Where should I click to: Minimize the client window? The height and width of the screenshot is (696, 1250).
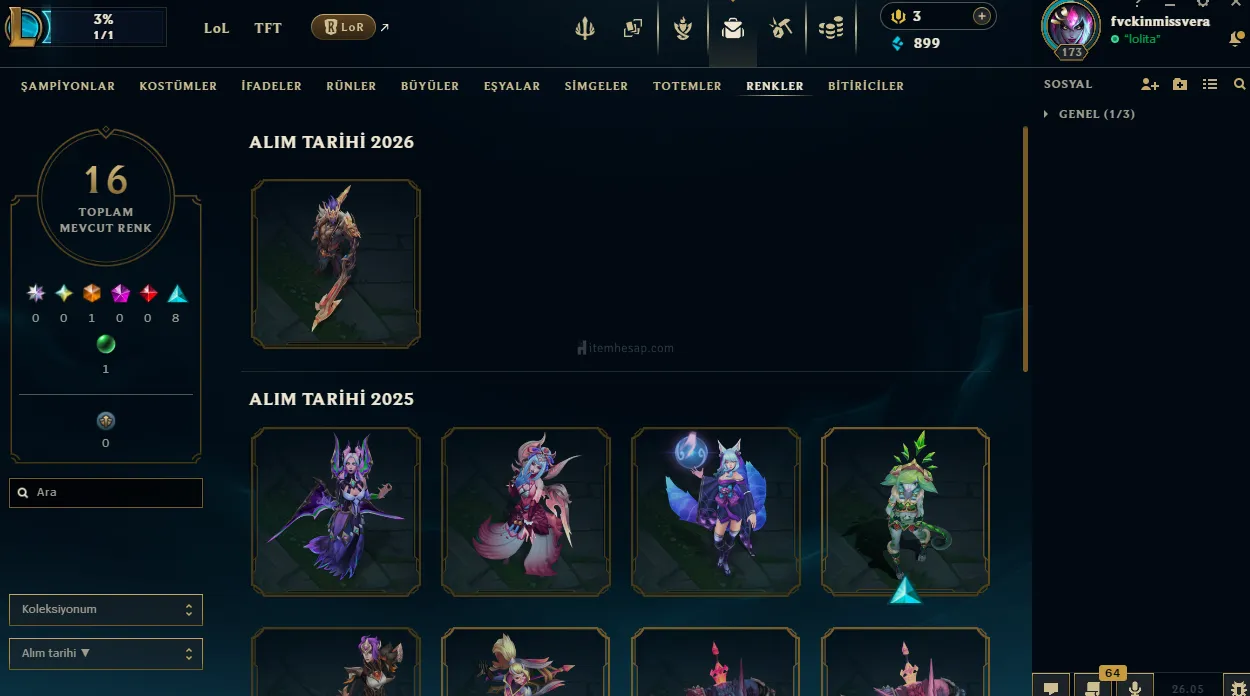tap(1170, 5)
